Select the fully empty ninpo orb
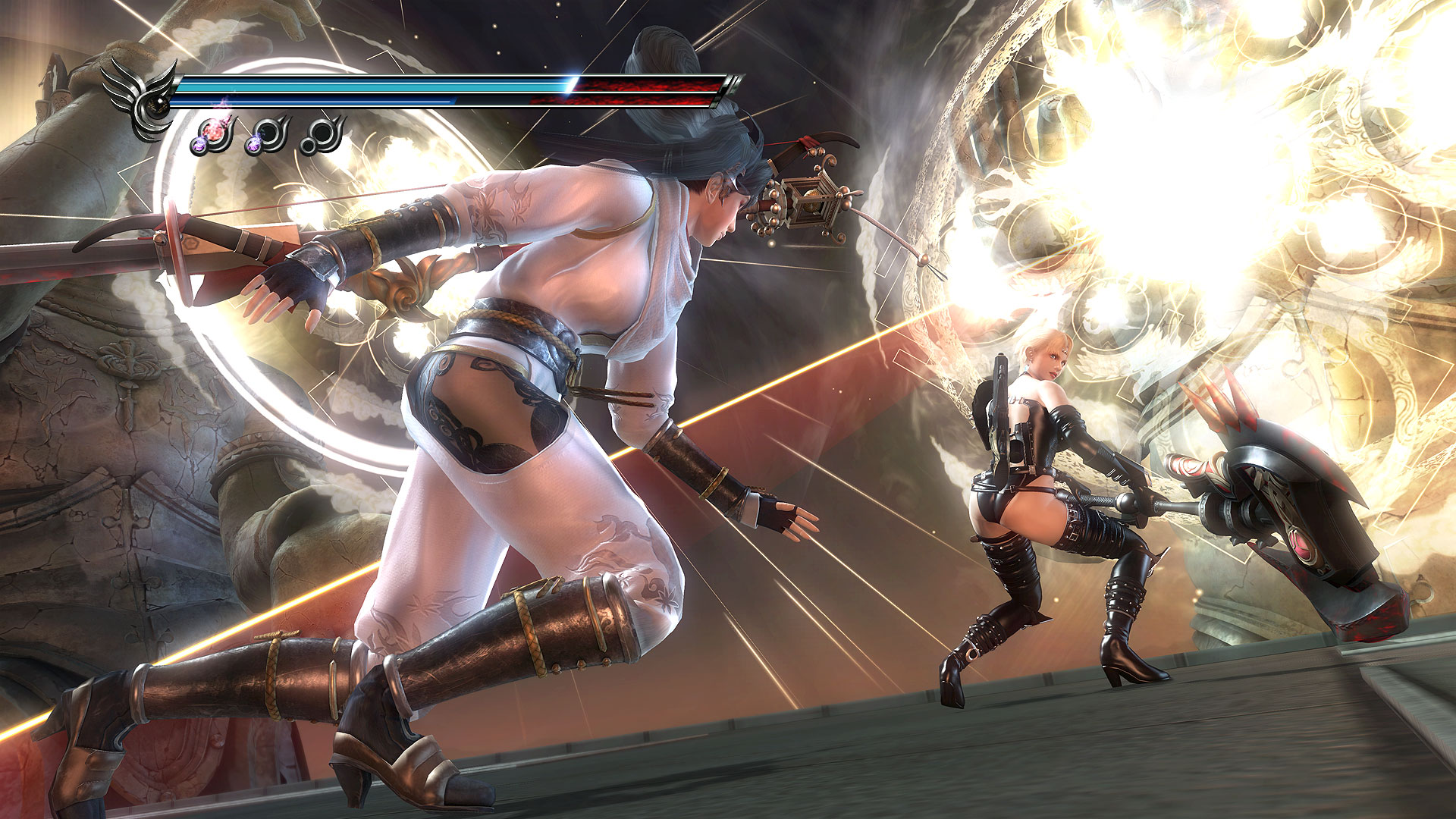 [x=322, y=136]
